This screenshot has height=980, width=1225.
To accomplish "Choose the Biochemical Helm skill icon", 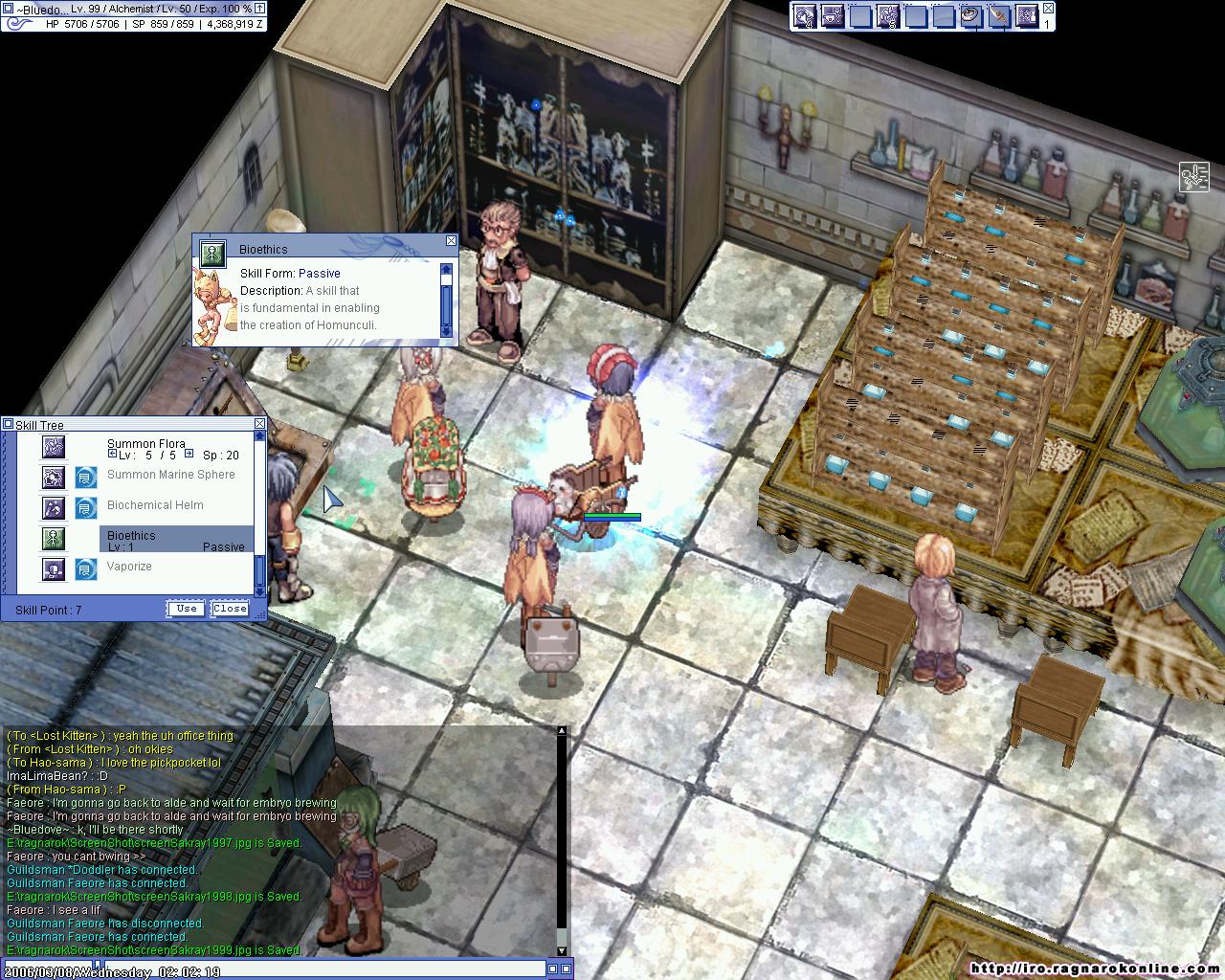I will click(x=54, y=507).
